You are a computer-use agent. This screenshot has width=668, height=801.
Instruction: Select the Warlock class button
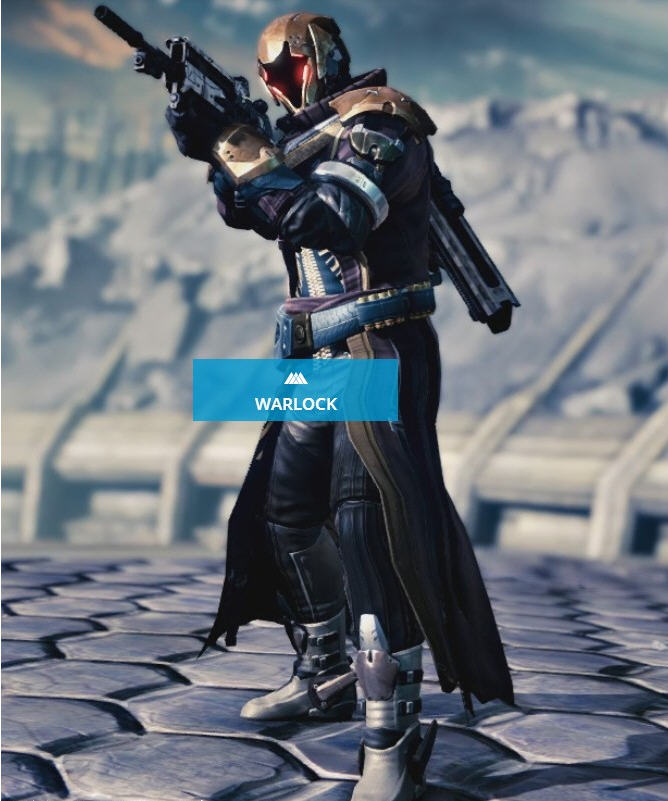pyautogui.click(x=295, y=390)
